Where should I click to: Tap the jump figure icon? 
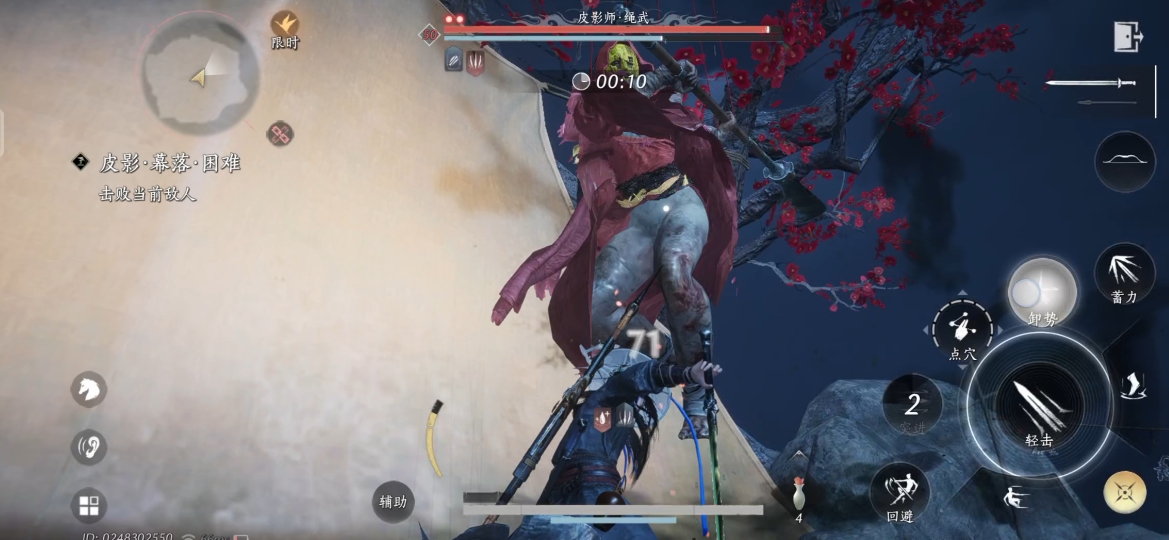tap(1018, 496)
